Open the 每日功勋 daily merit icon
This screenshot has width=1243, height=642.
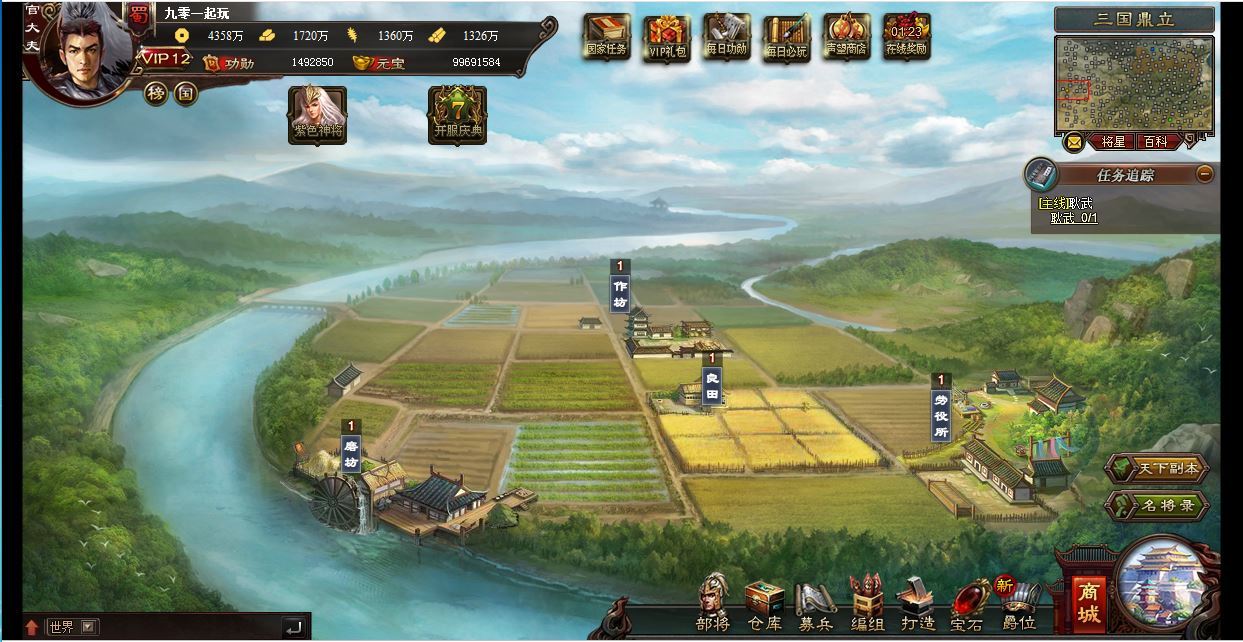pyautogui.click(x=727, y=37)
